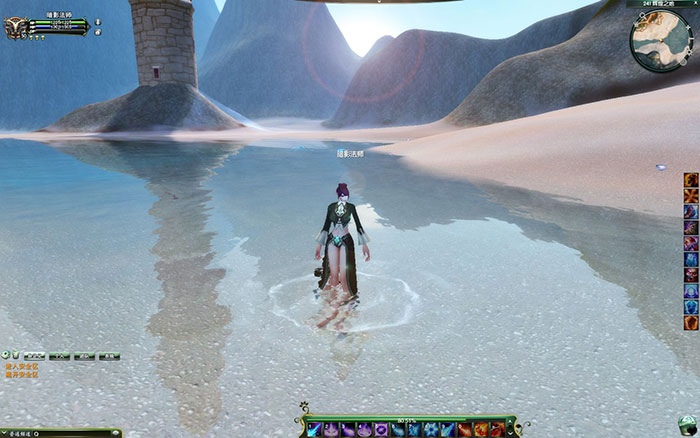700x438 pixels.
Task: Open the round button at screen's bottom-right corner
Action: [686, 424]
